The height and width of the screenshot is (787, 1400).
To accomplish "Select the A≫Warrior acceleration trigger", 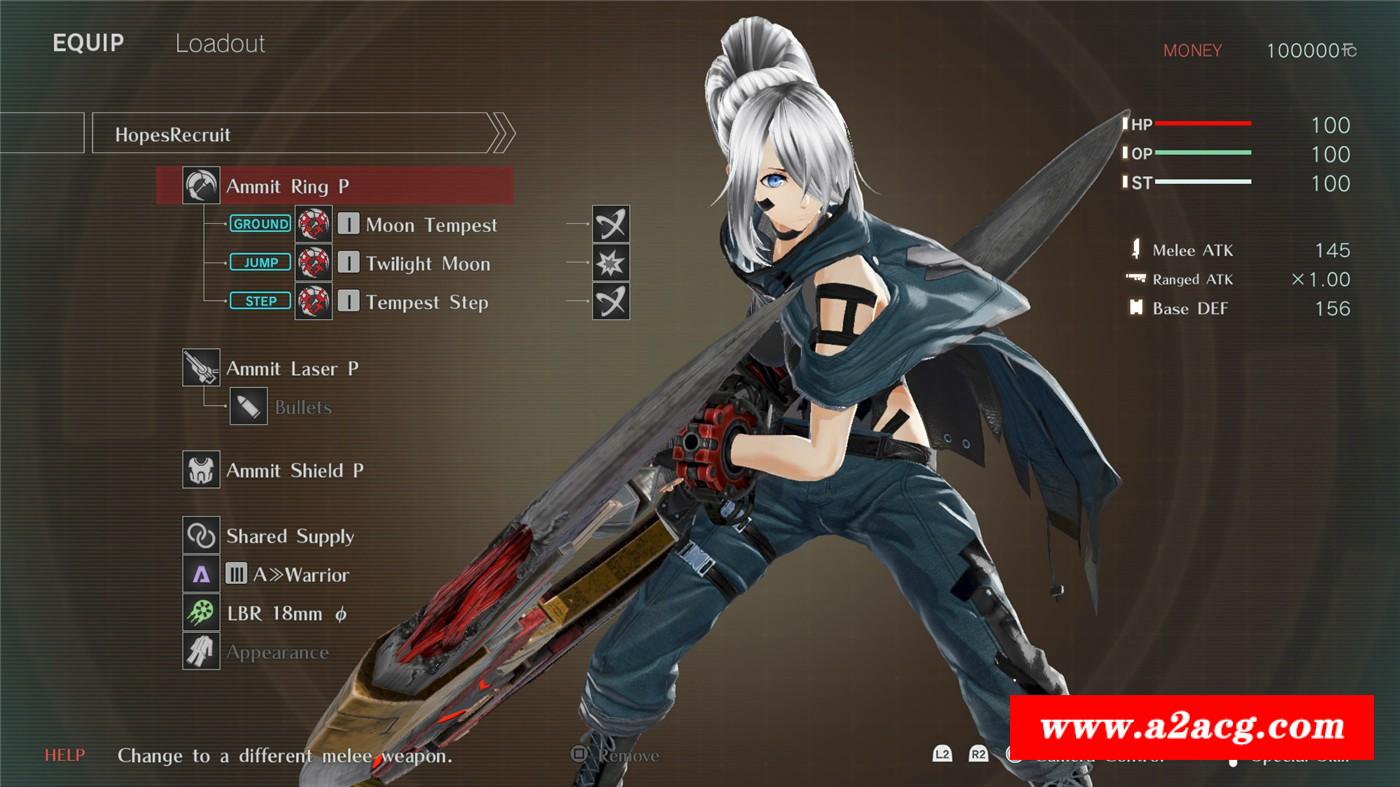I will [x=287, y=575].
